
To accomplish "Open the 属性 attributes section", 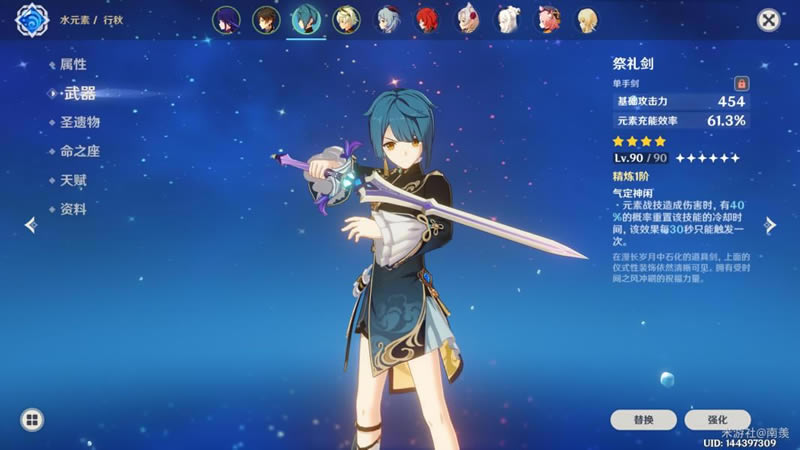I will 73,64.
